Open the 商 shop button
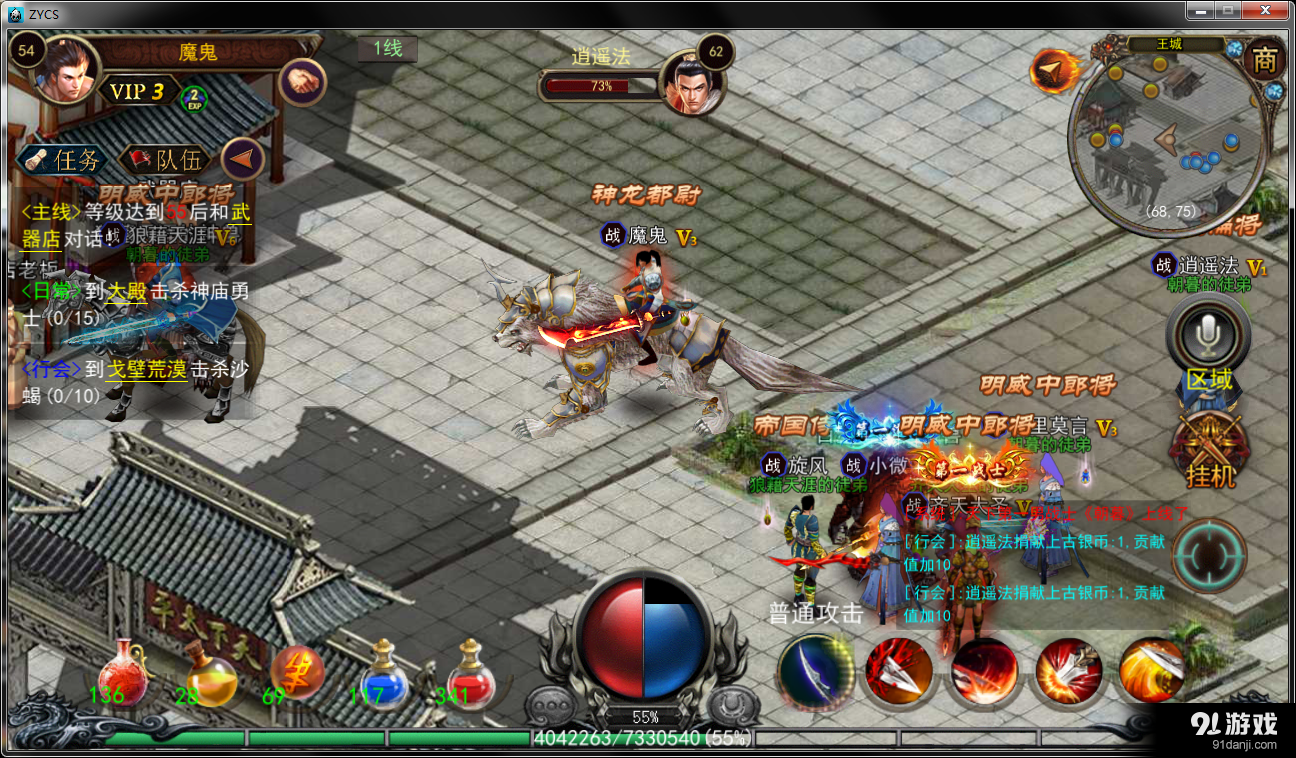The image size is (1296, 758). click(x=1264, y=61)
